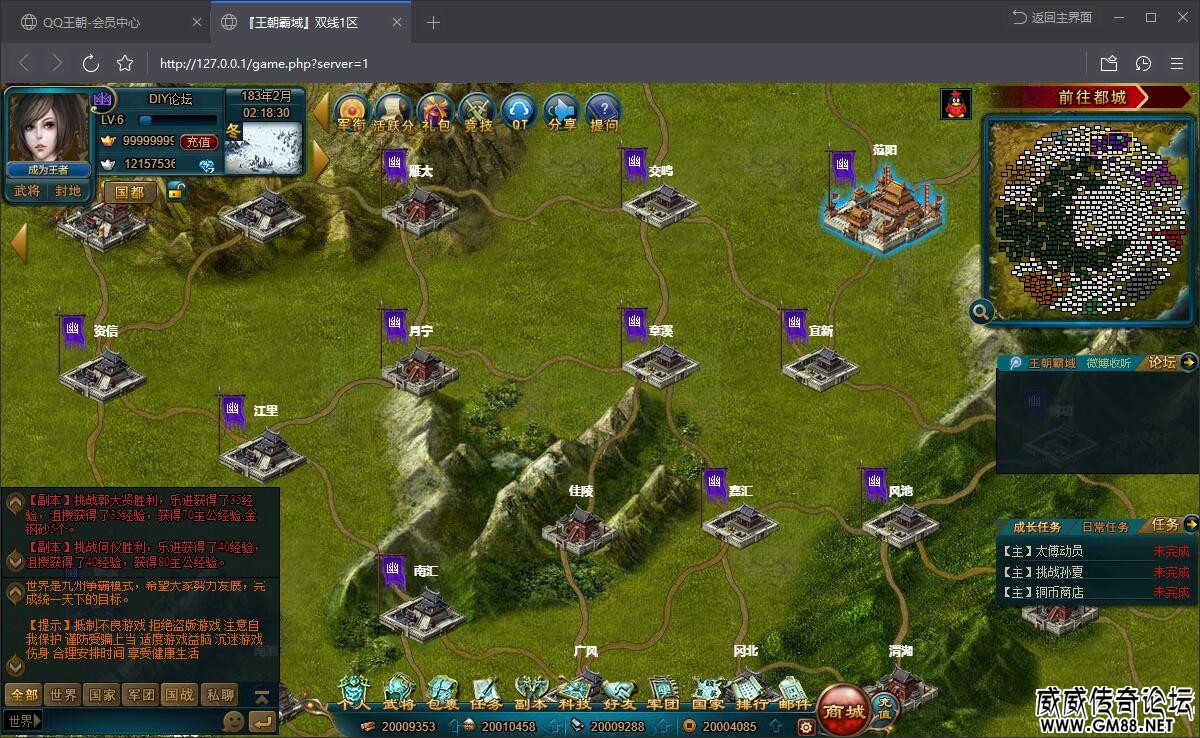Open the 封地 fief button under the portrait
Viewport: 1200px width, 738px height.
click(68, 191)
